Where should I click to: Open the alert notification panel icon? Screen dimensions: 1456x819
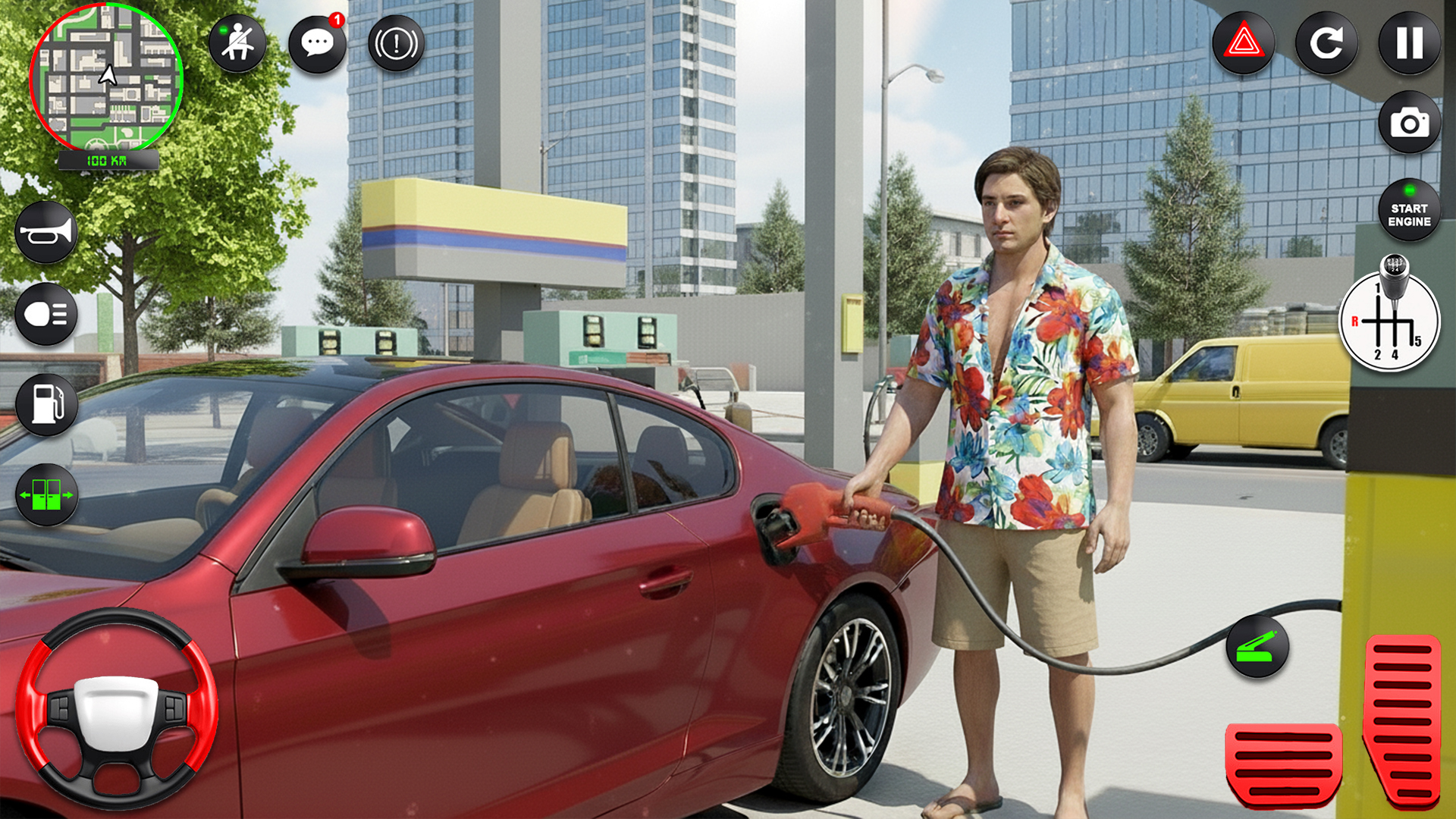(396, 43)
